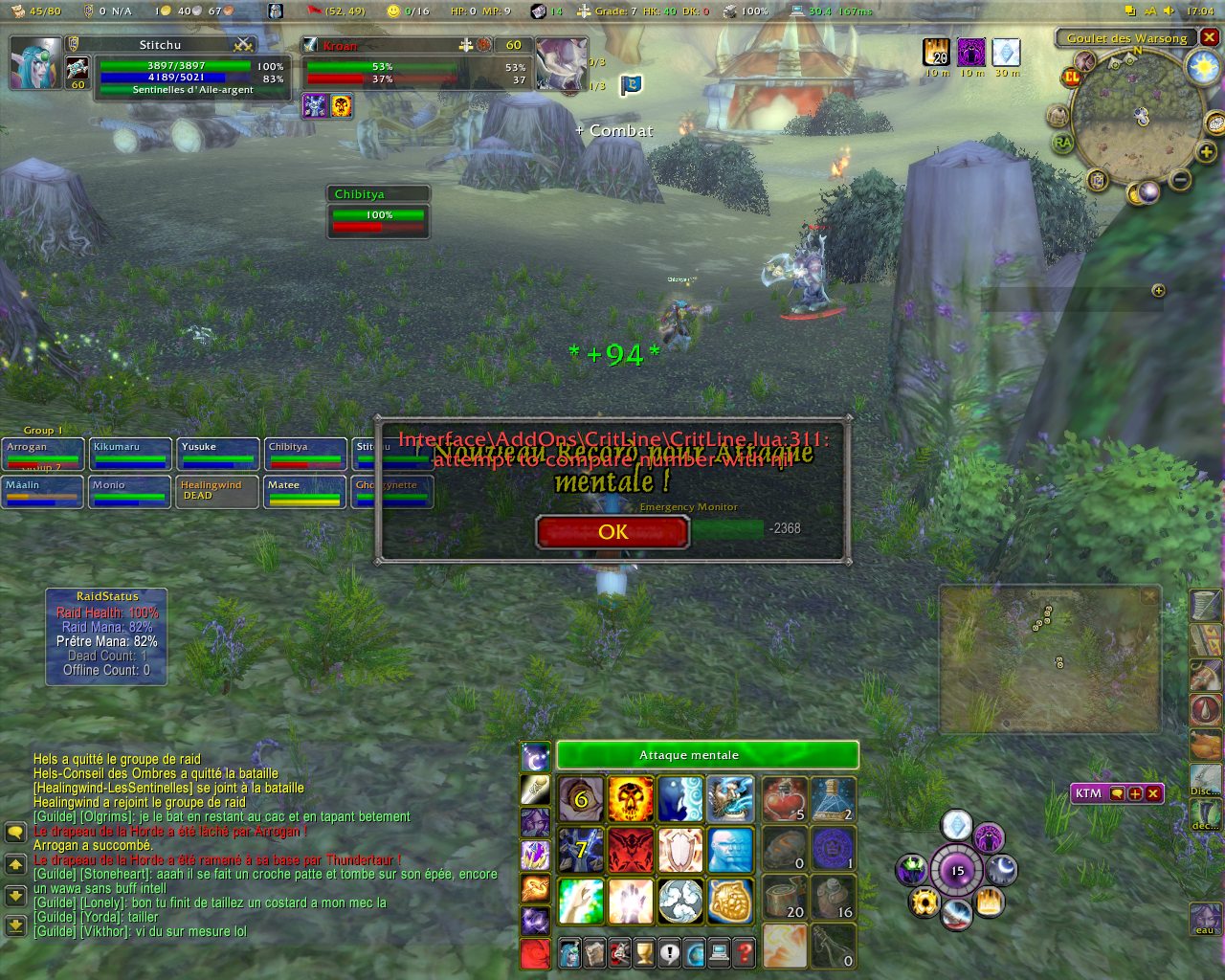Screen dimensions: 1225x980
Task: Open the red question mark help button
Action: click(744, 952)
